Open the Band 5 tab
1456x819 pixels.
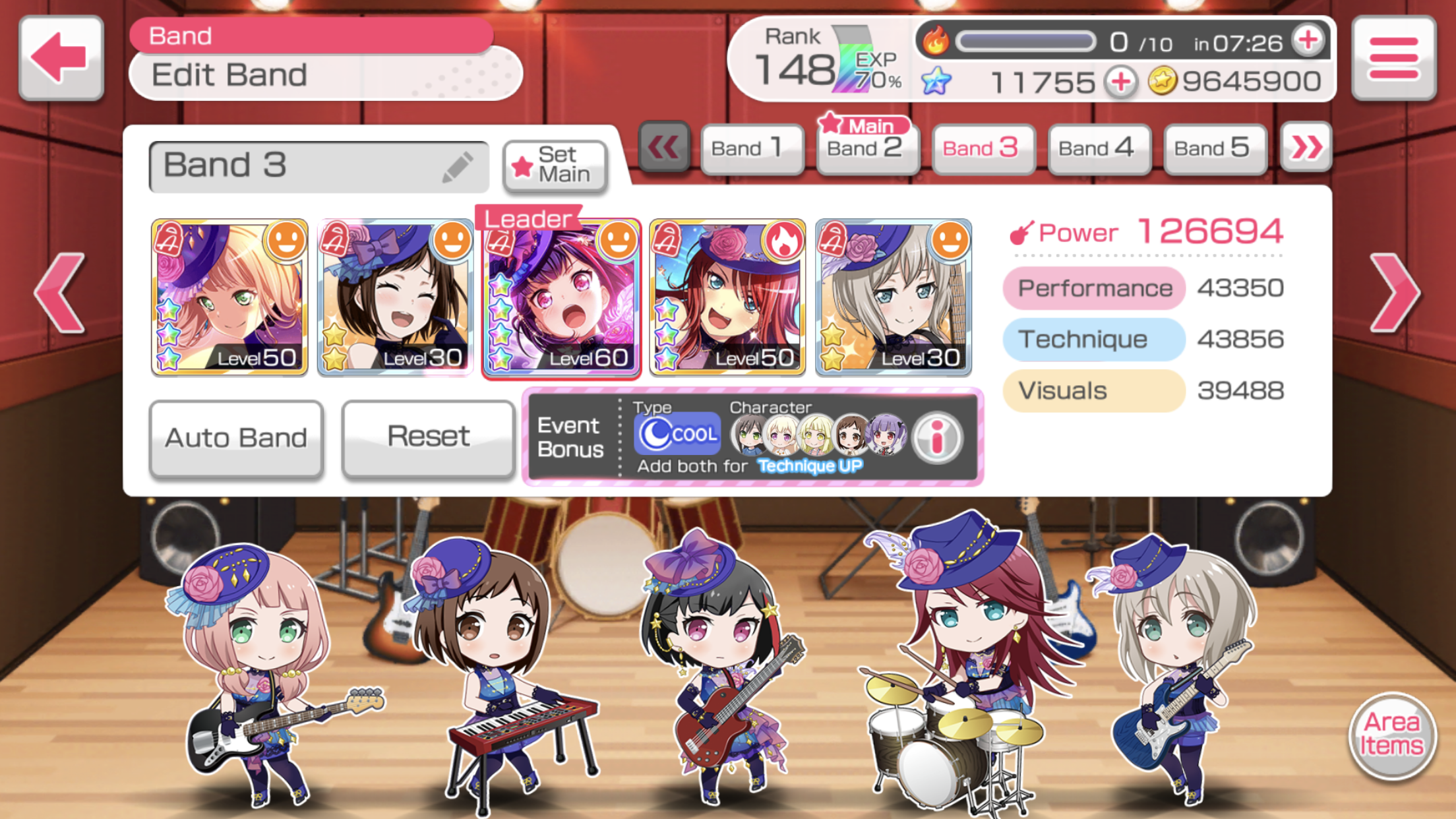[x=1214, y=148]
